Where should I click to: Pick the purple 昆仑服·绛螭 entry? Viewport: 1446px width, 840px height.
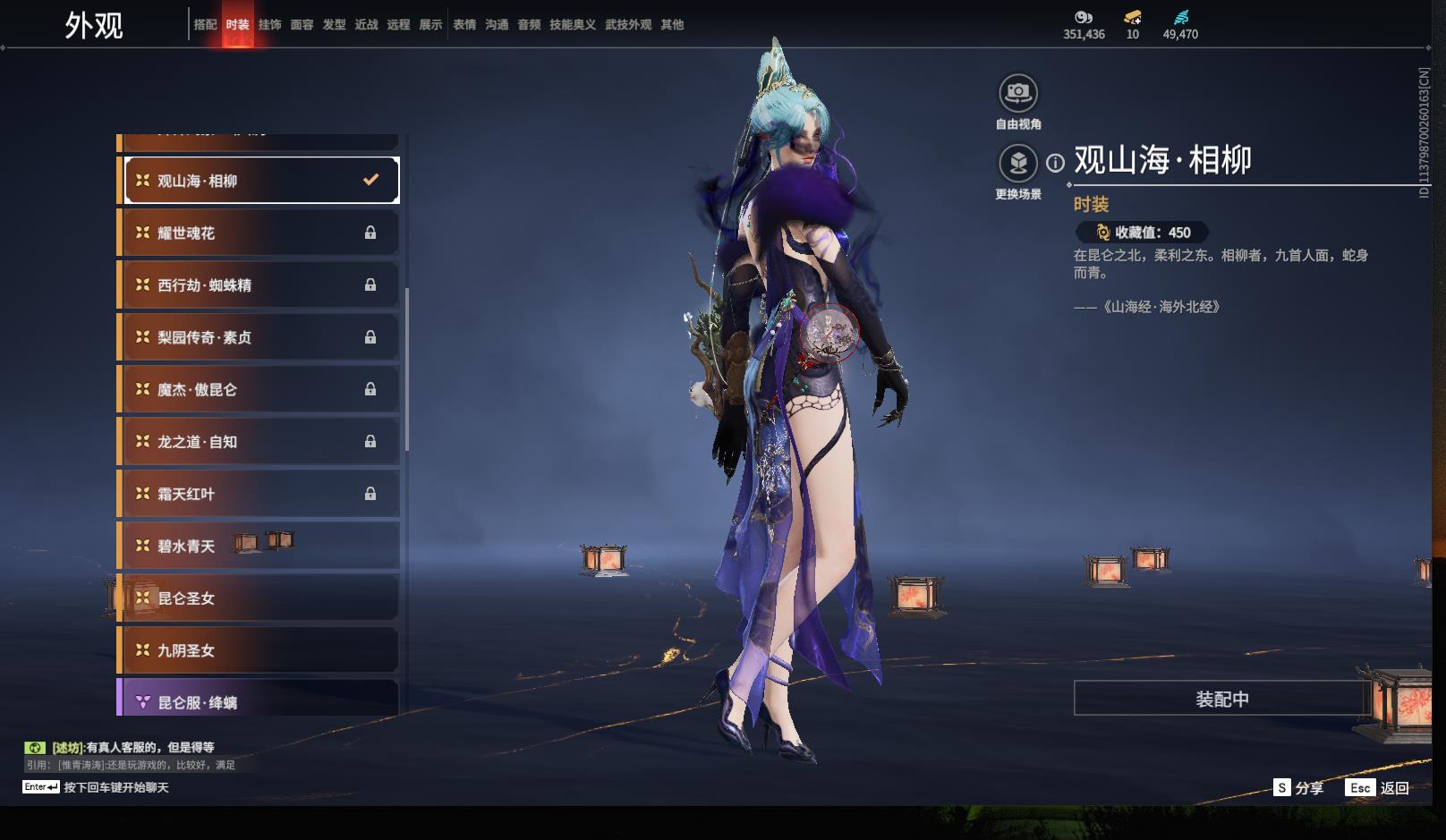coord(259,701)
